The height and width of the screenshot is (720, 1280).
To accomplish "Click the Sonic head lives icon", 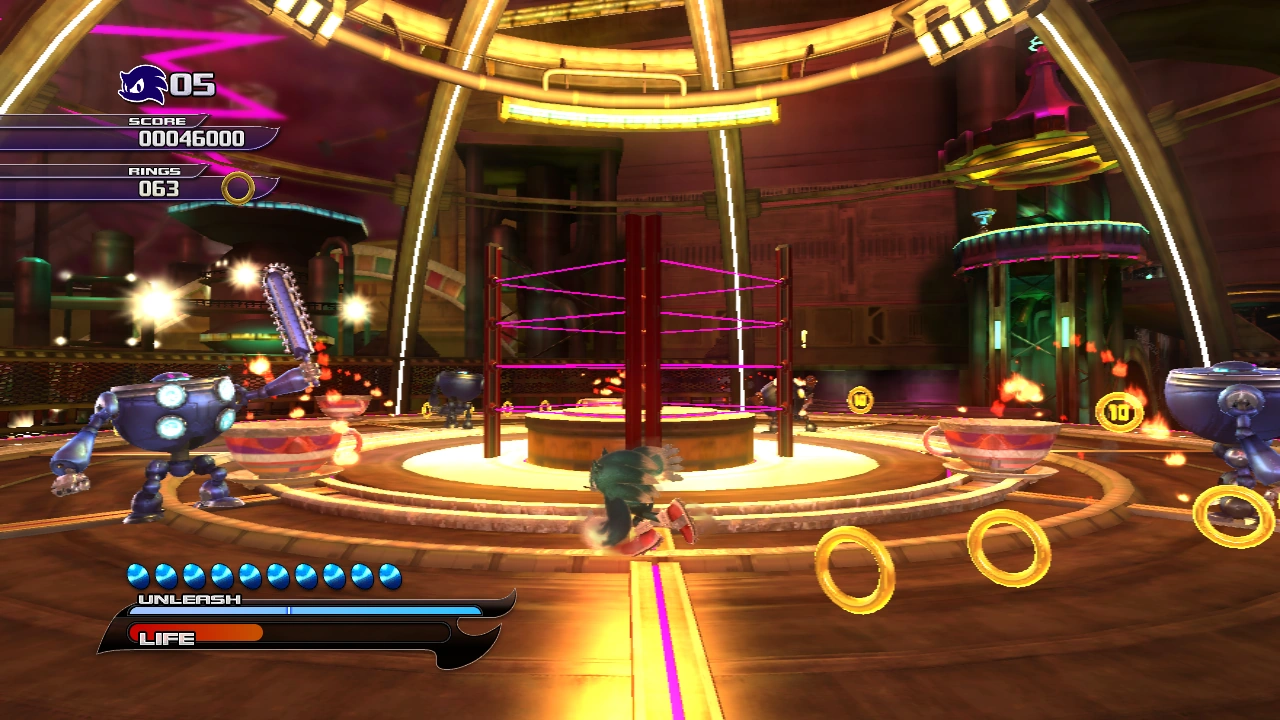I will pyautogui.click(x=142, y=85).
